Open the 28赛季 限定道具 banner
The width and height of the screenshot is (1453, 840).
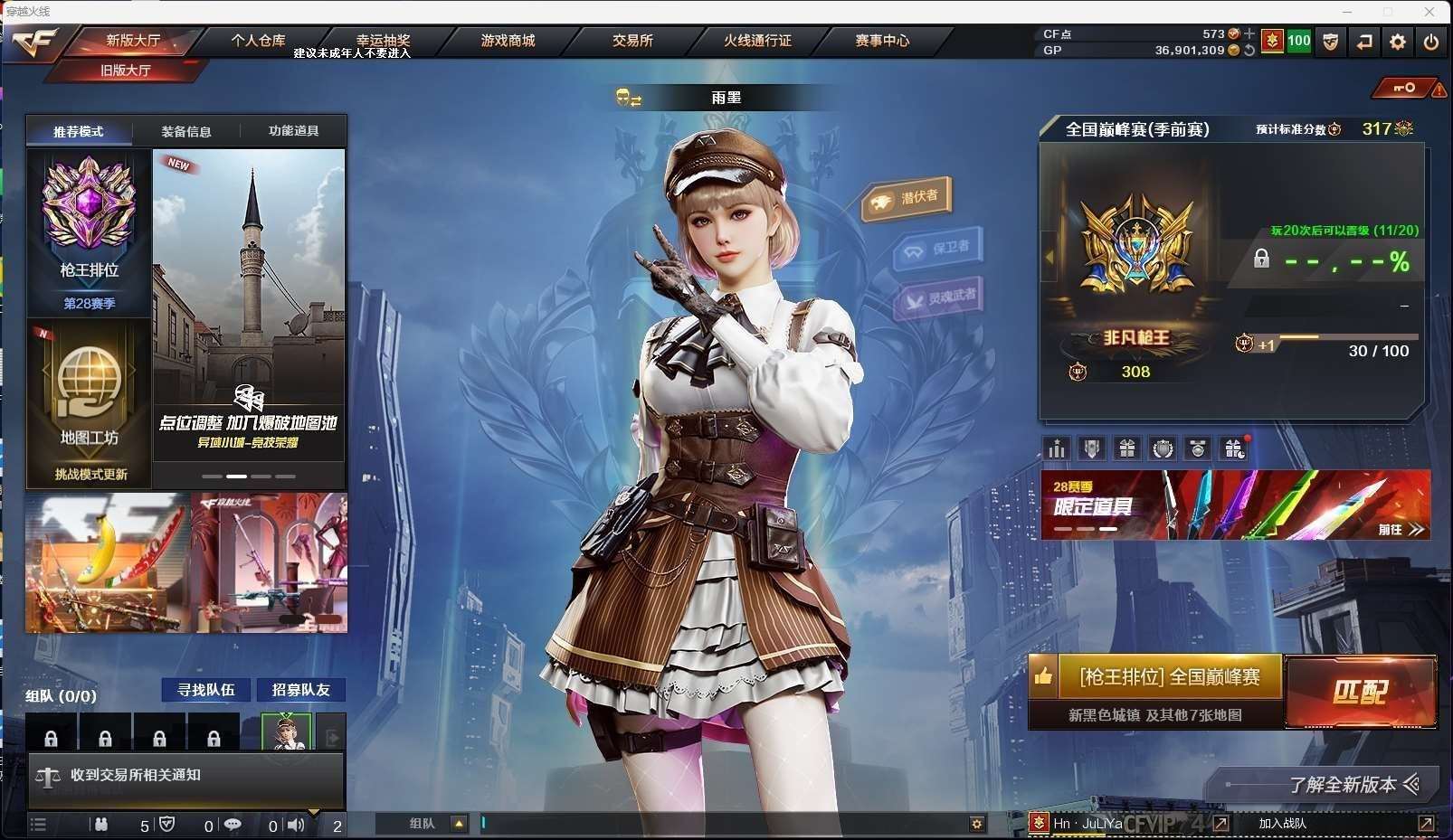(x=1235, y=505)
